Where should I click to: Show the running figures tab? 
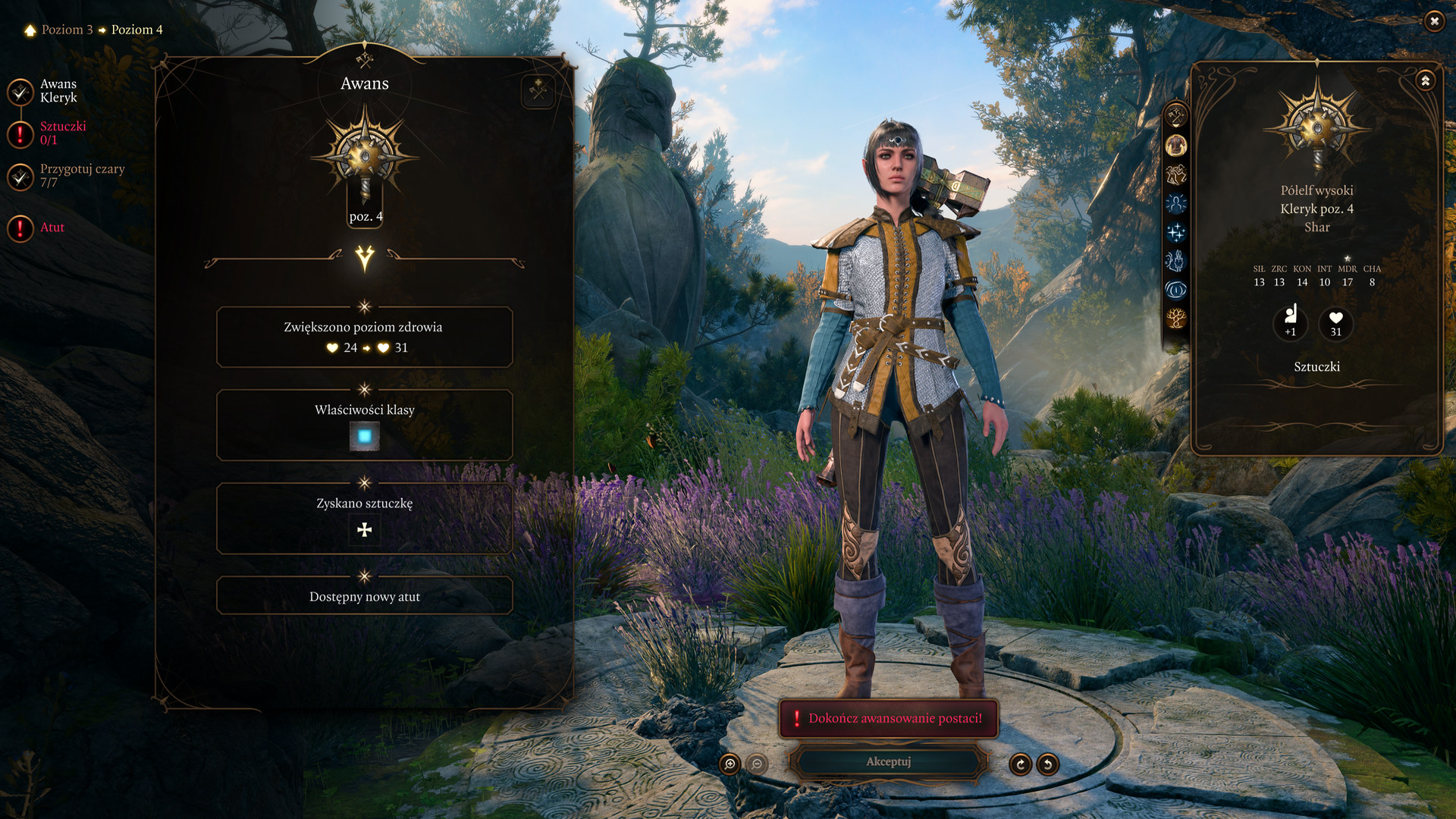click(x=1175, y=174)
